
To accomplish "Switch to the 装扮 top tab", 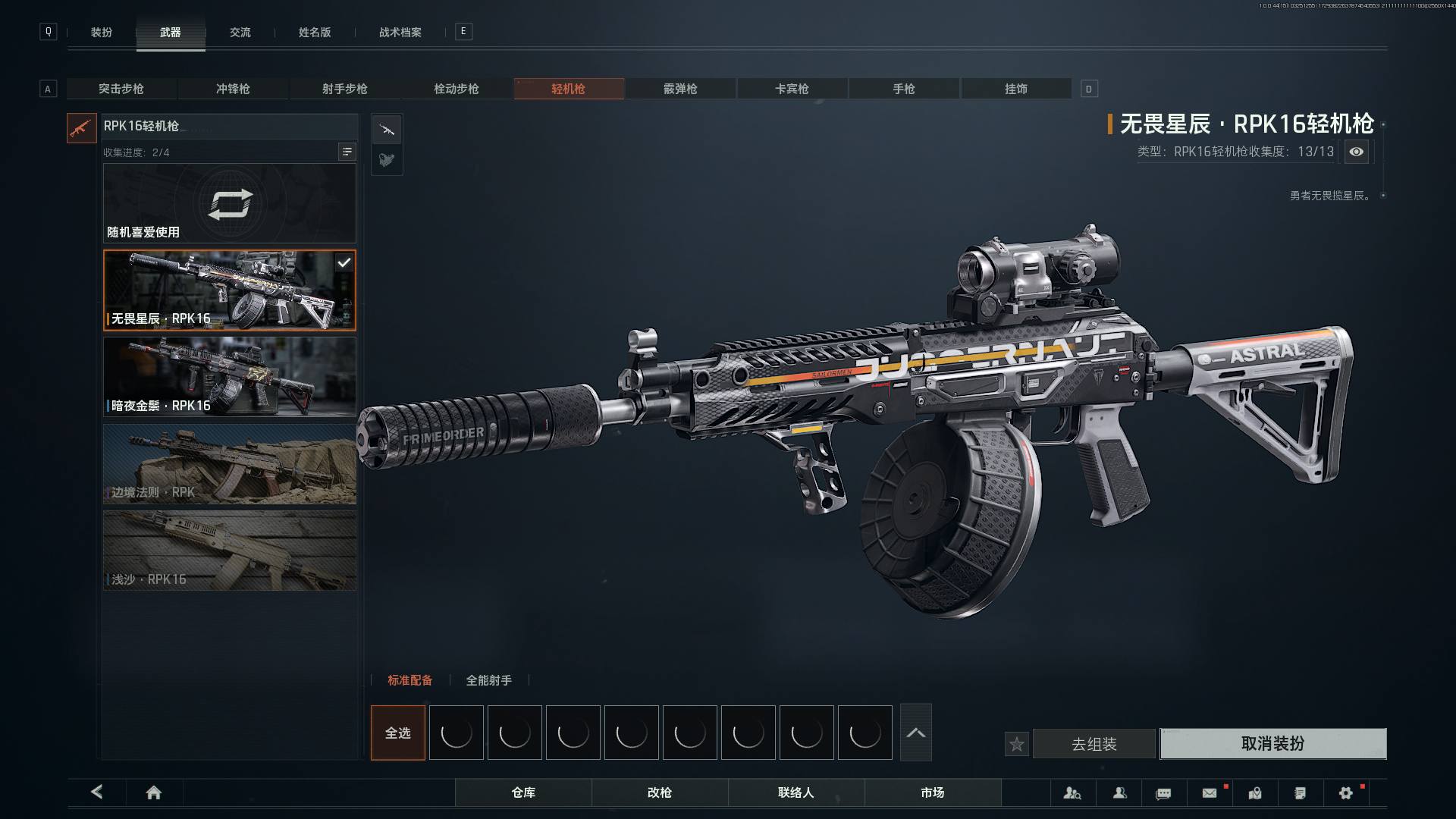I will pos(102,32).
